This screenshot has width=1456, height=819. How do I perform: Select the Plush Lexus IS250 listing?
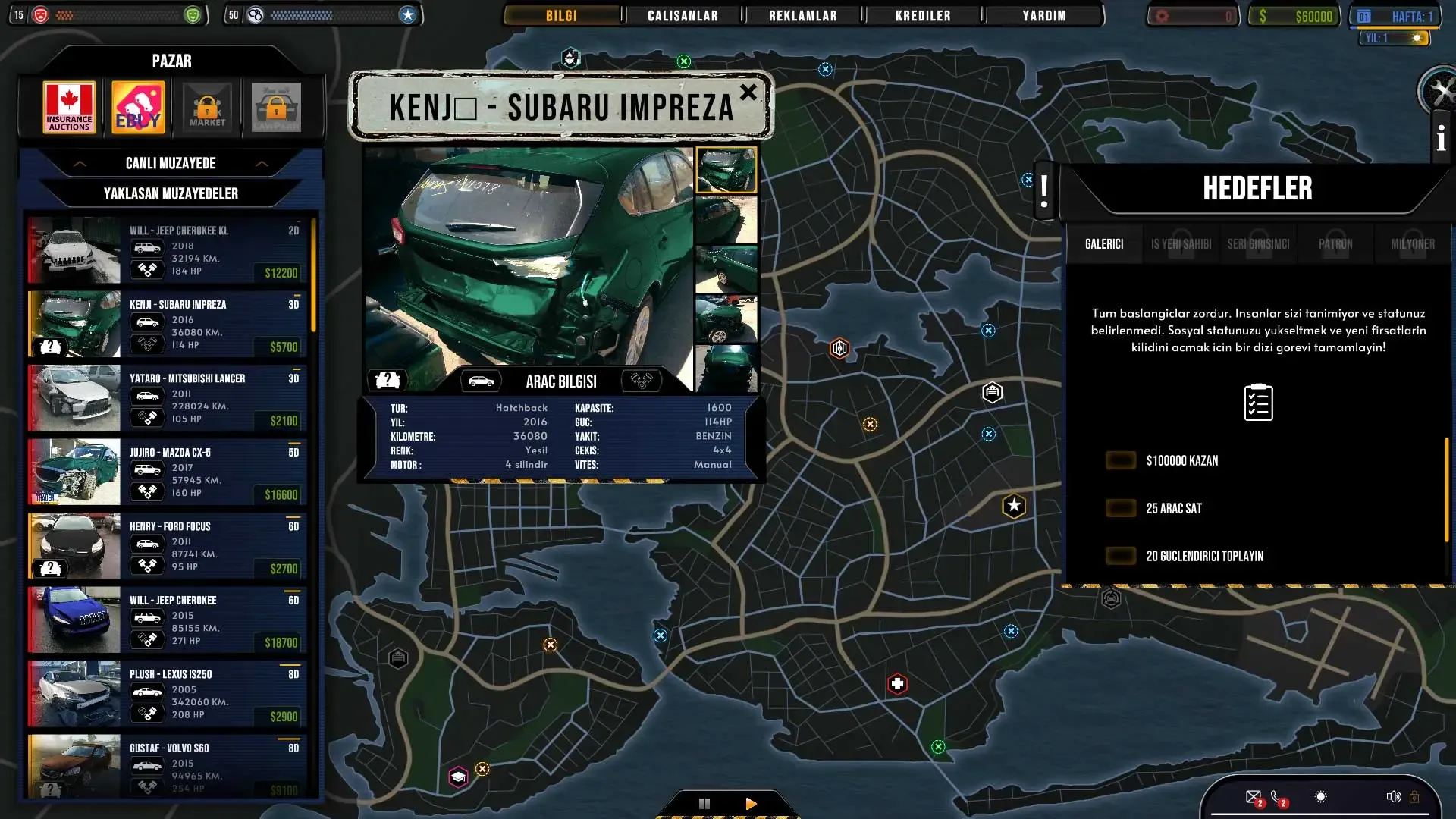(167, 694)
